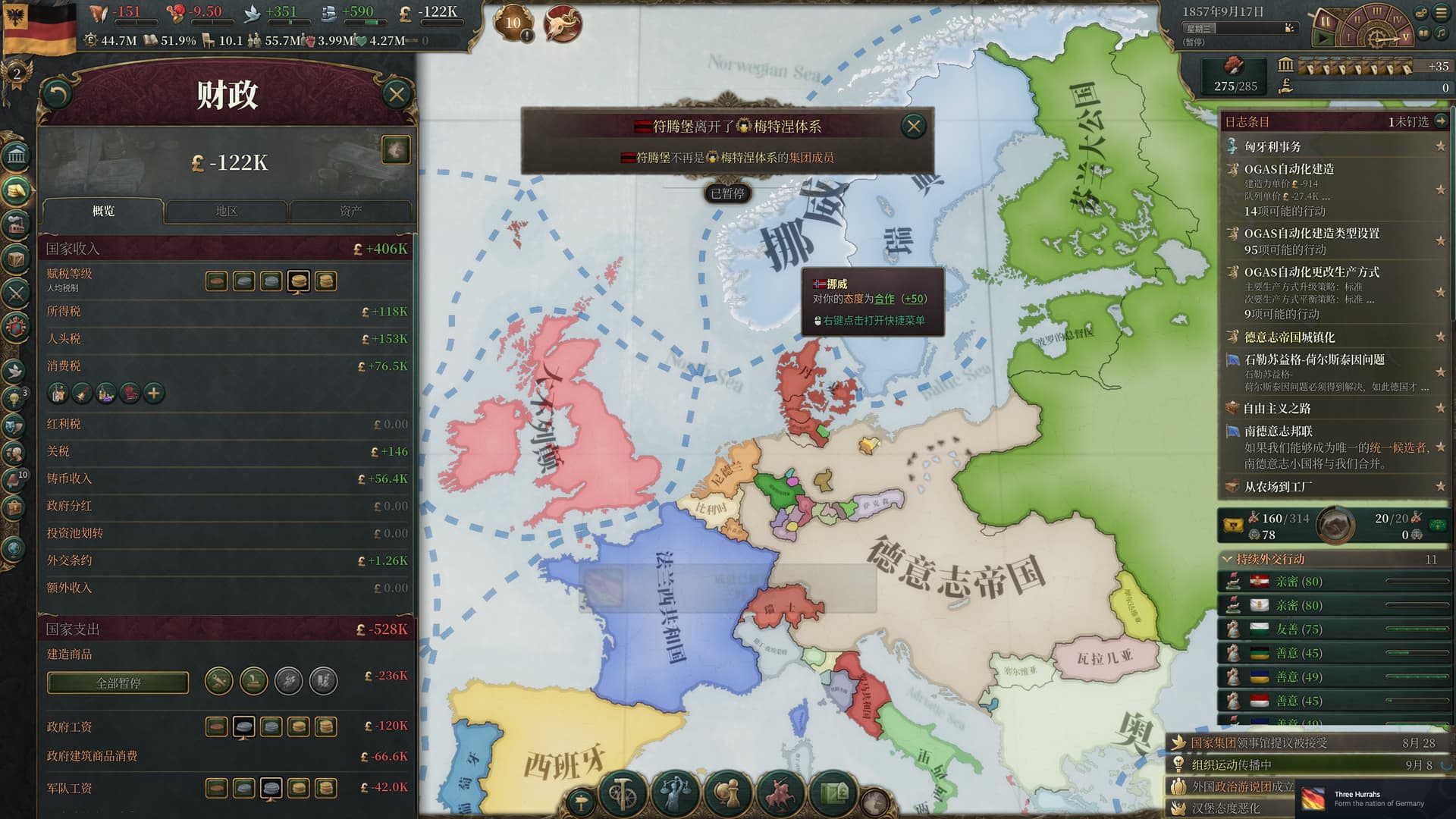
Task: Open the 南德意志邦联 journal entry
Action: pos(1279,431)
